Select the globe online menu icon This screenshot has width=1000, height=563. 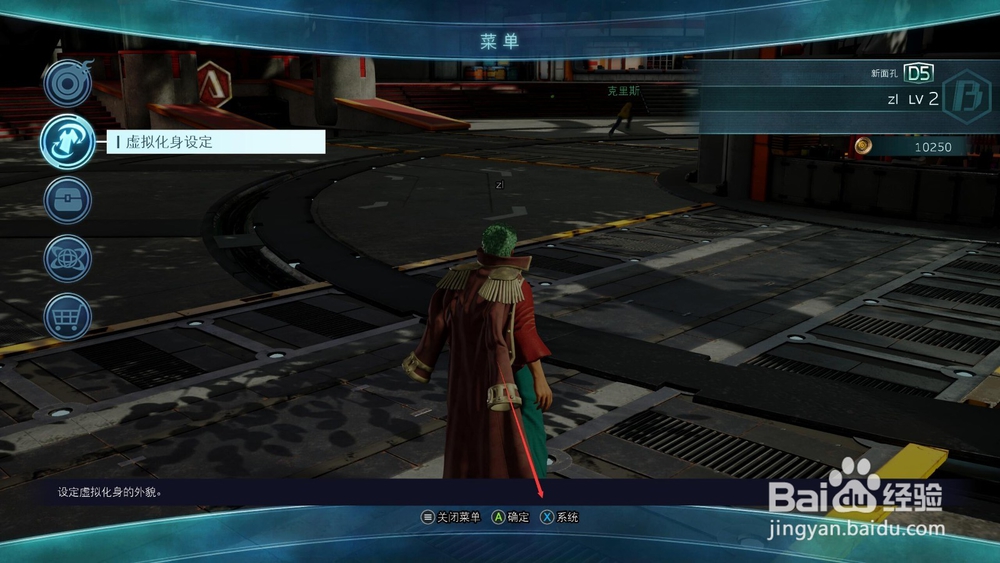[x=67, y=259]
